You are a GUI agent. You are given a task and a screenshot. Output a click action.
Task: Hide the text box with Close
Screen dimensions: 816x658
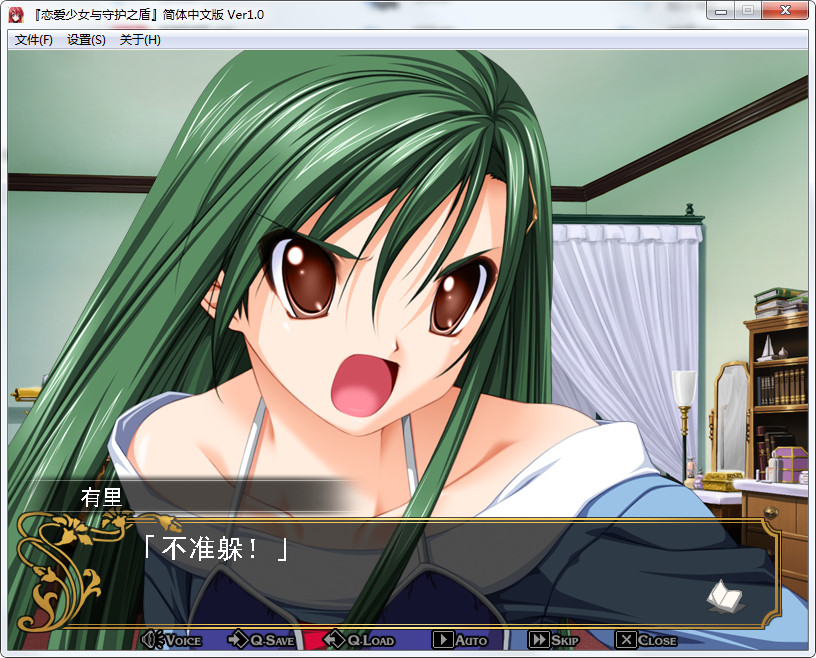(646, 640)
